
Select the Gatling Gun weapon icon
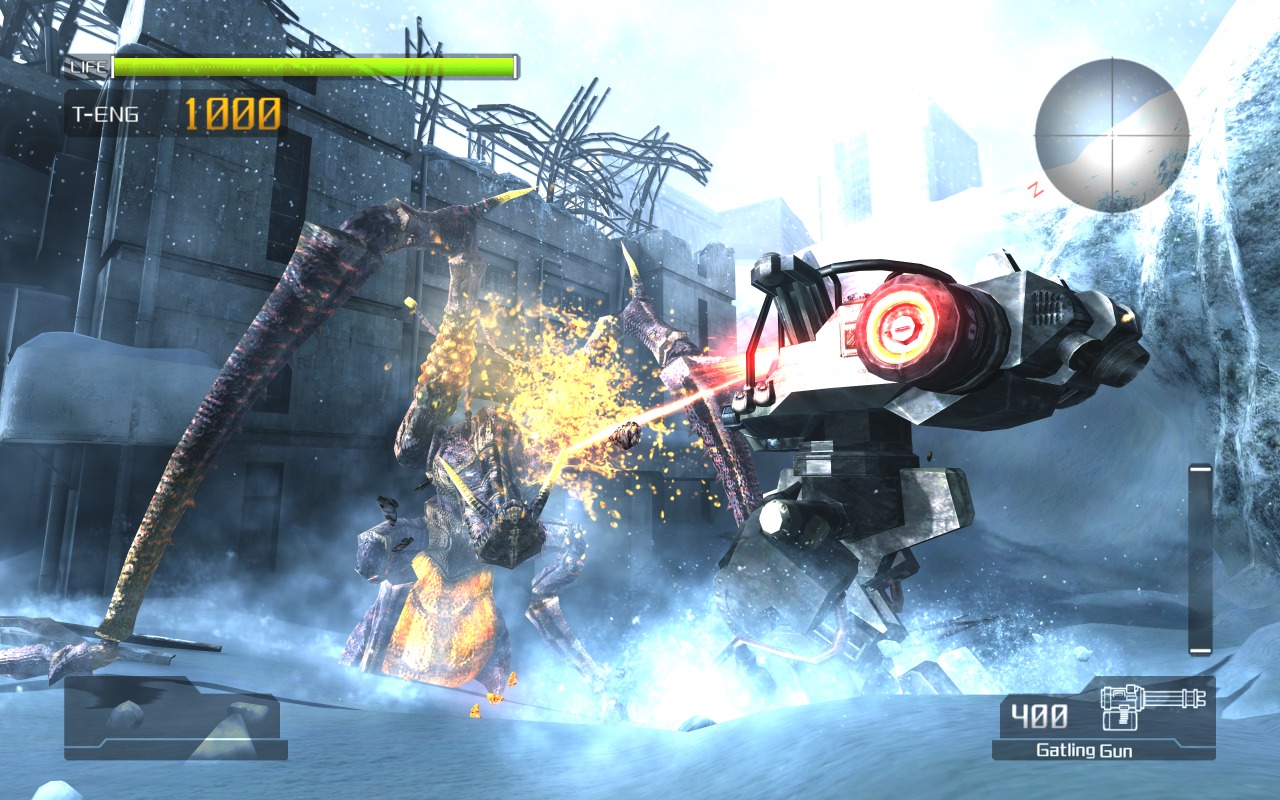coord(1152,706)
